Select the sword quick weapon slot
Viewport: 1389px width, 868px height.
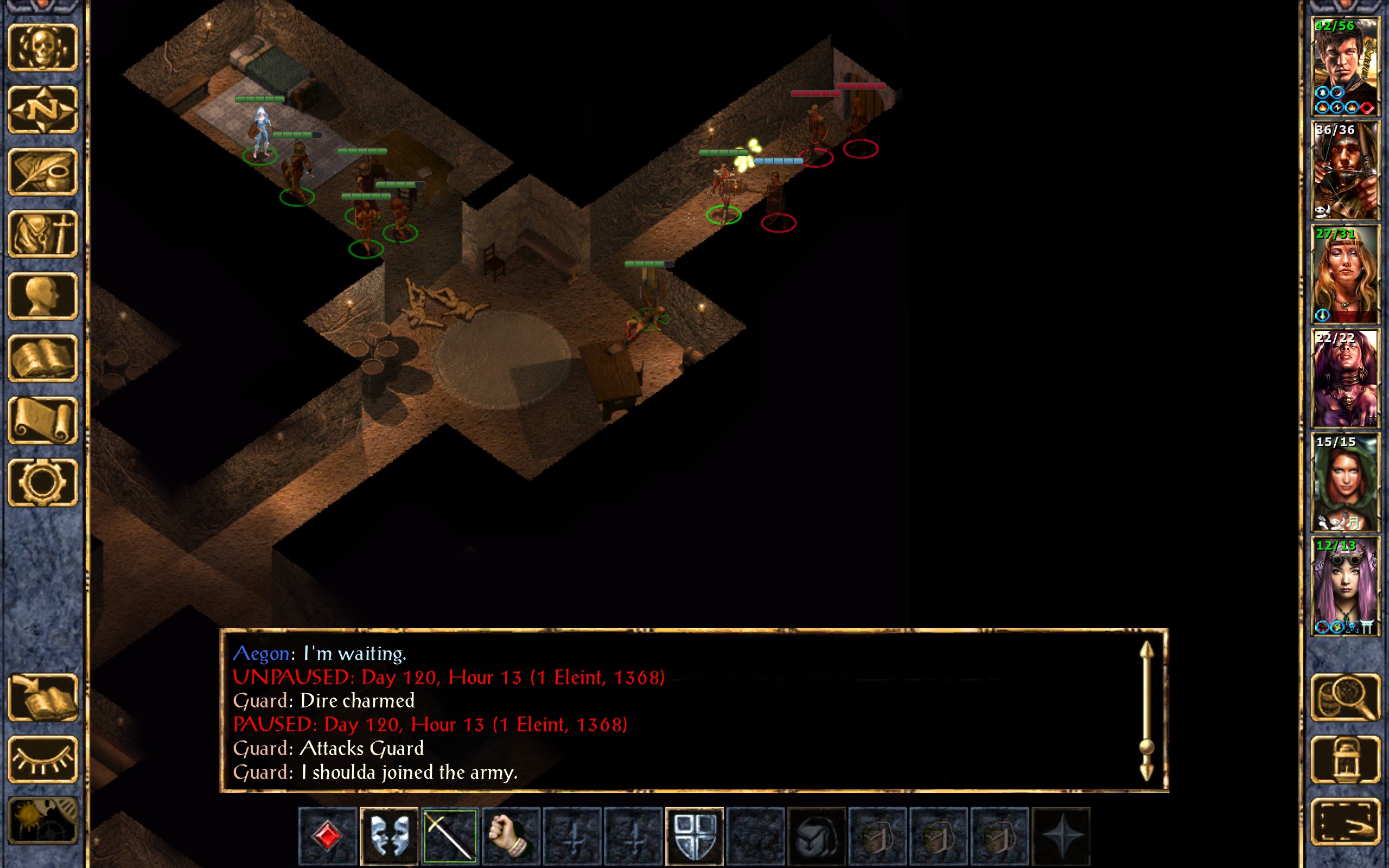click(450, 836)
